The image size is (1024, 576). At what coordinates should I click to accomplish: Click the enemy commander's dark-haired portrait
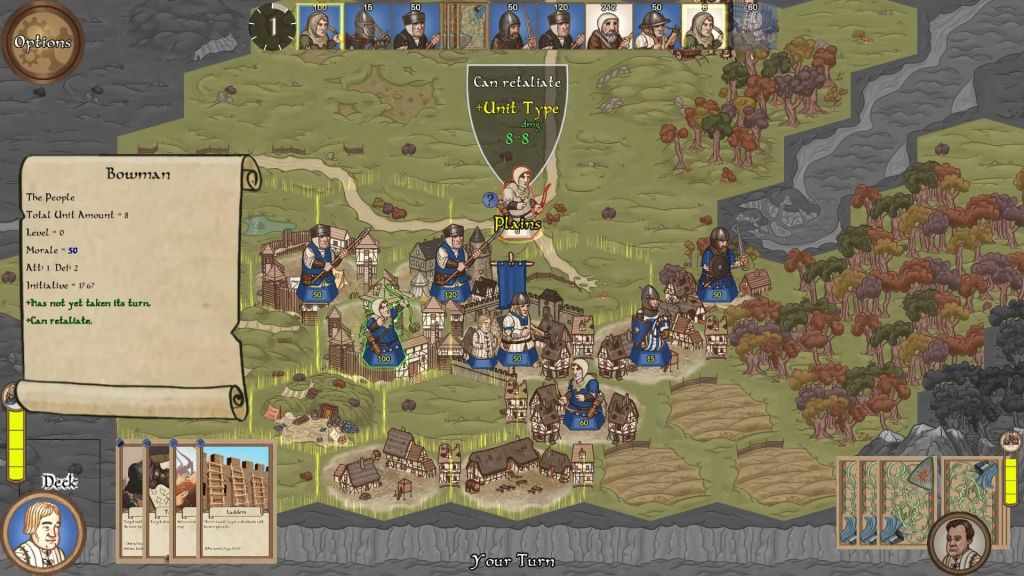[959, 542]
